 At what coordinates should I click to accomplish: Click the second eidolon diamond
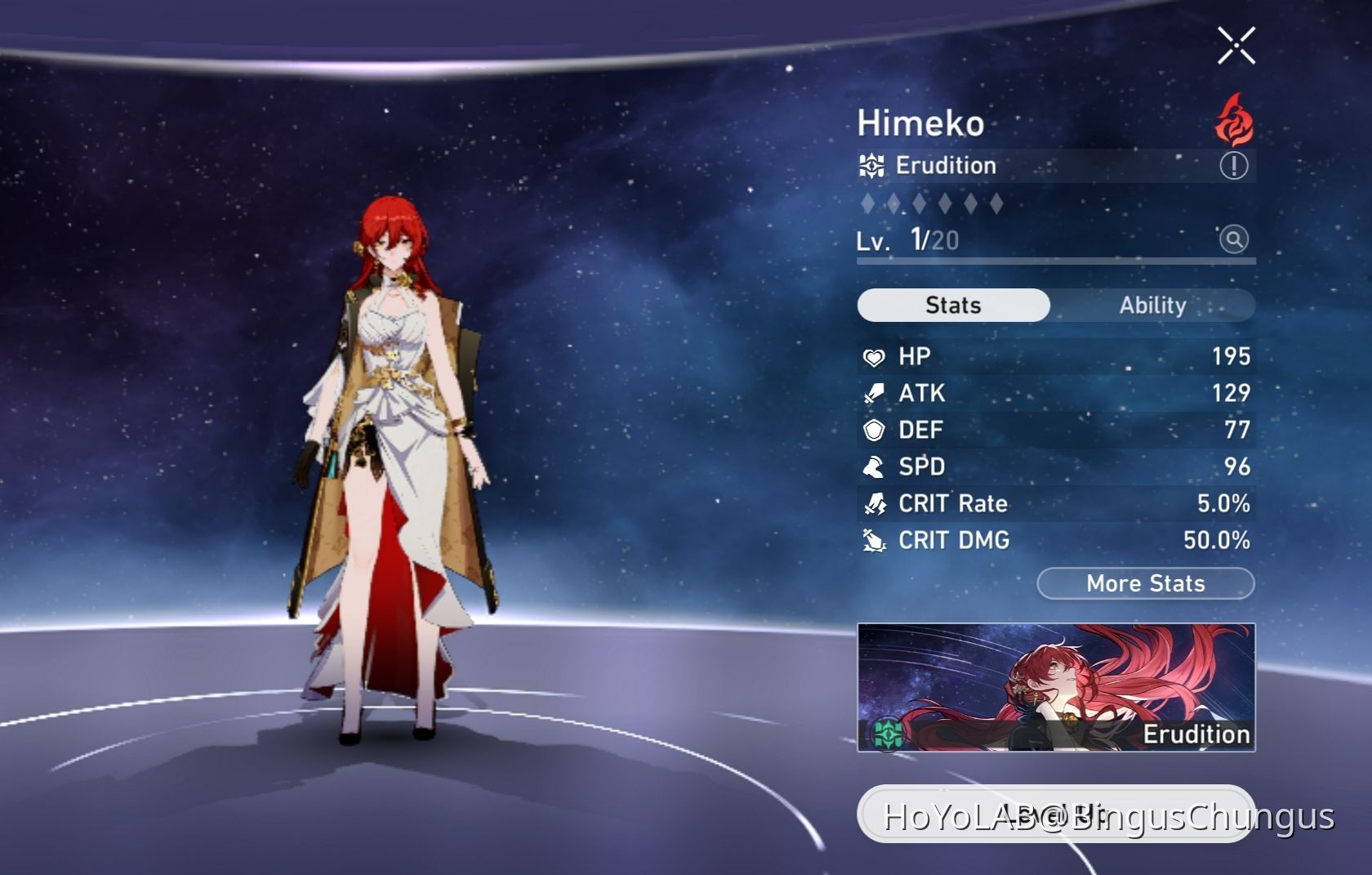(895, 203)
